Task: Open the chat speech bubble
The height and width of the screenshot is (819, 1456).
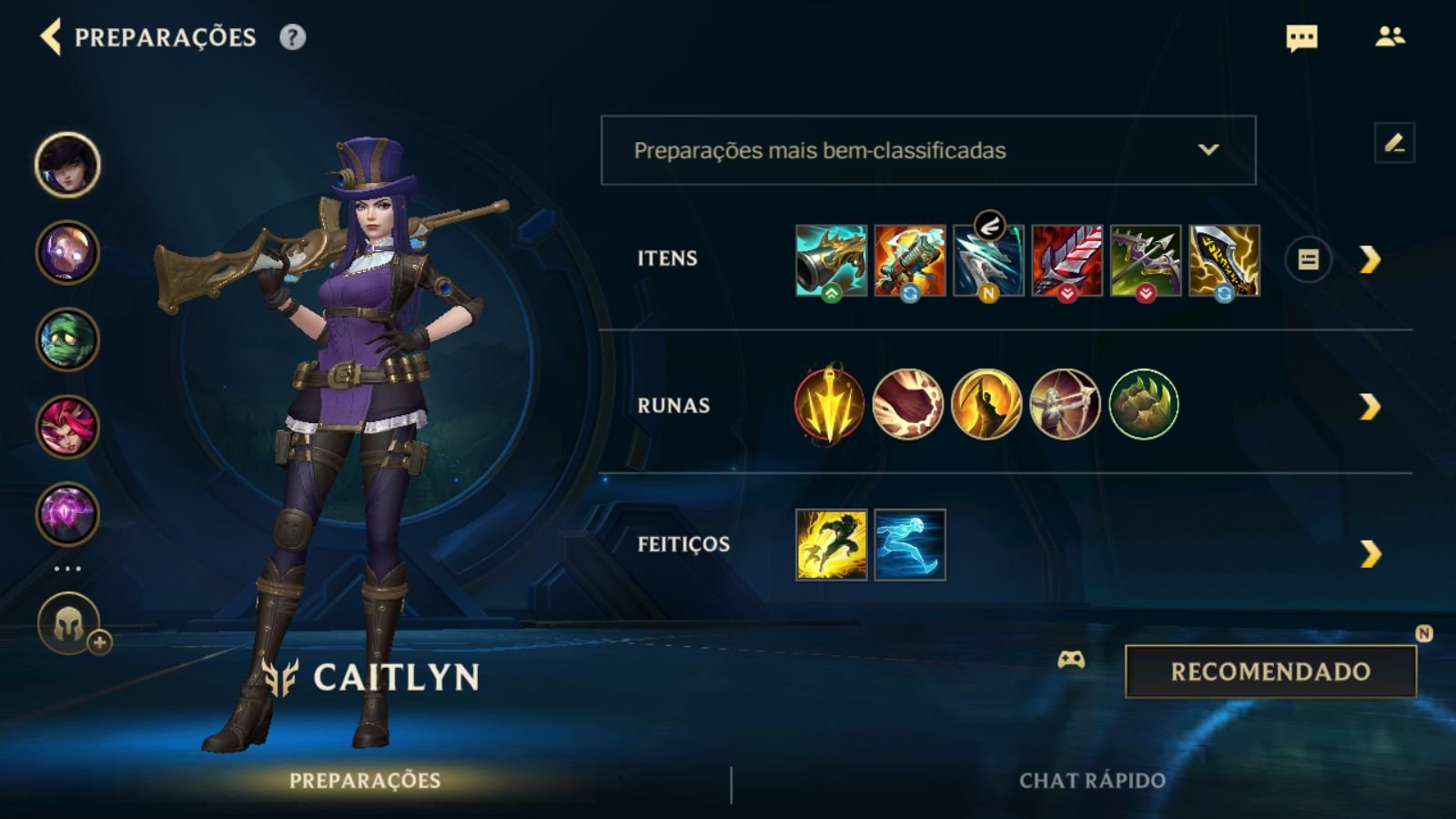Action: [1301, 38]
